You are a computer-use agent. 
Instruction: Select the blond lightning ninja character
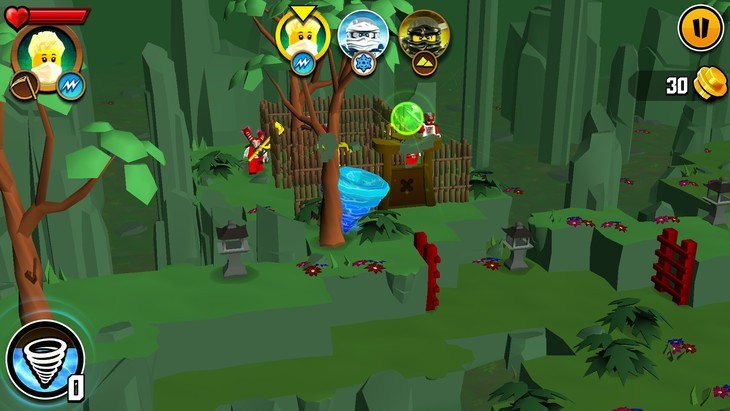click(x=303, y=36)
